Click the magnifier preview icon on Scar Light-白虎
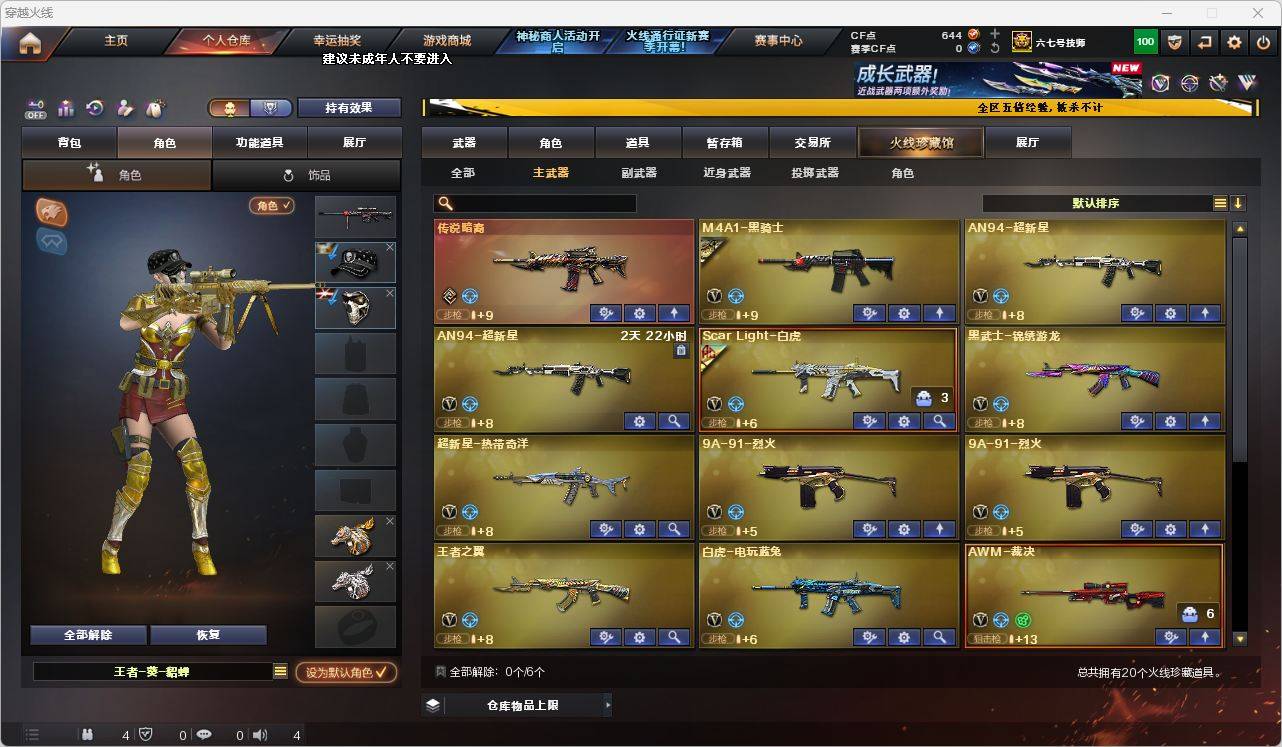Screen dimensions: 1282x747 pos(940,421)
